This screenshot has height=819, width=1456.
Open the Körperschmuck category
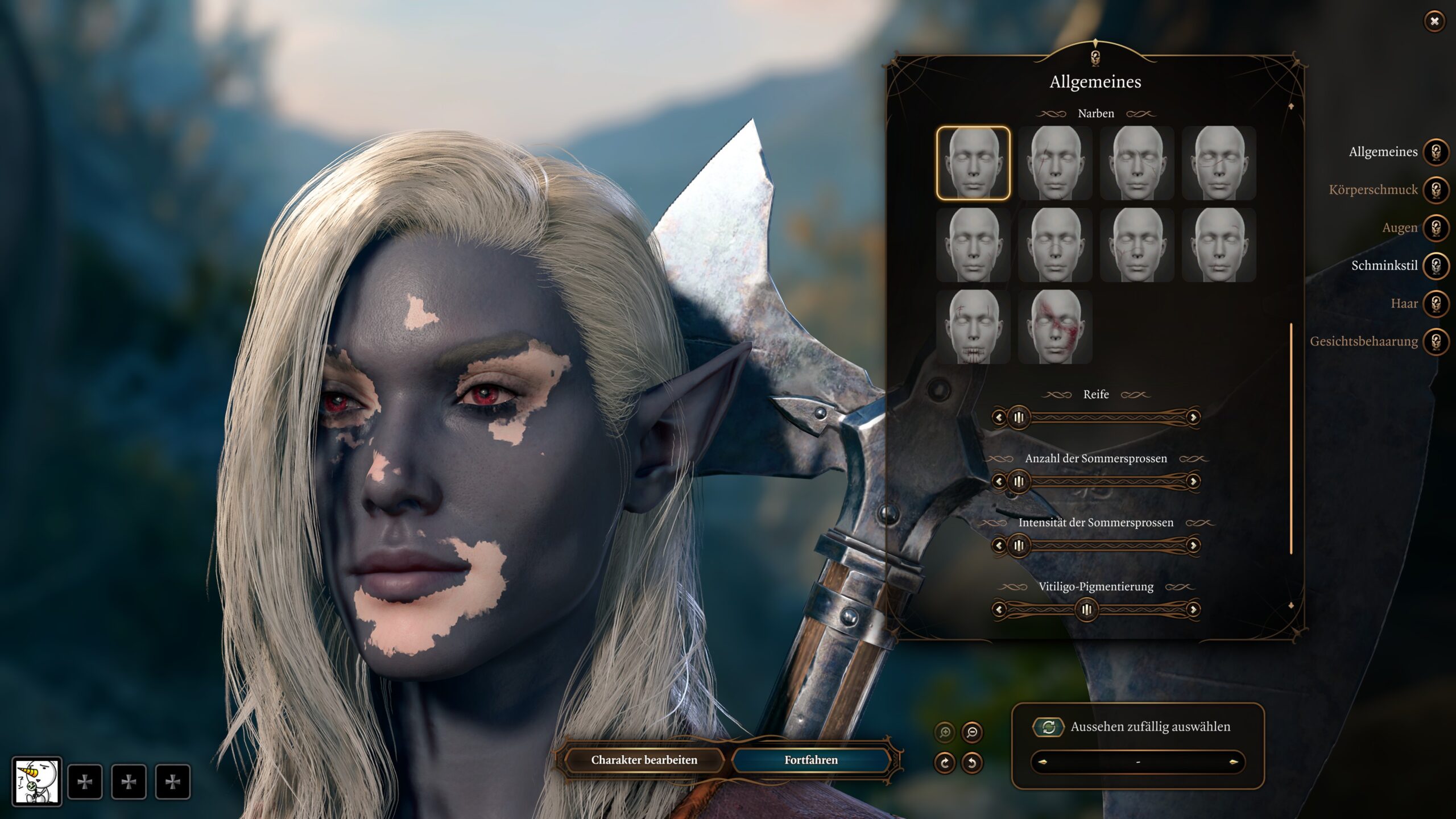coord(1436,190)
